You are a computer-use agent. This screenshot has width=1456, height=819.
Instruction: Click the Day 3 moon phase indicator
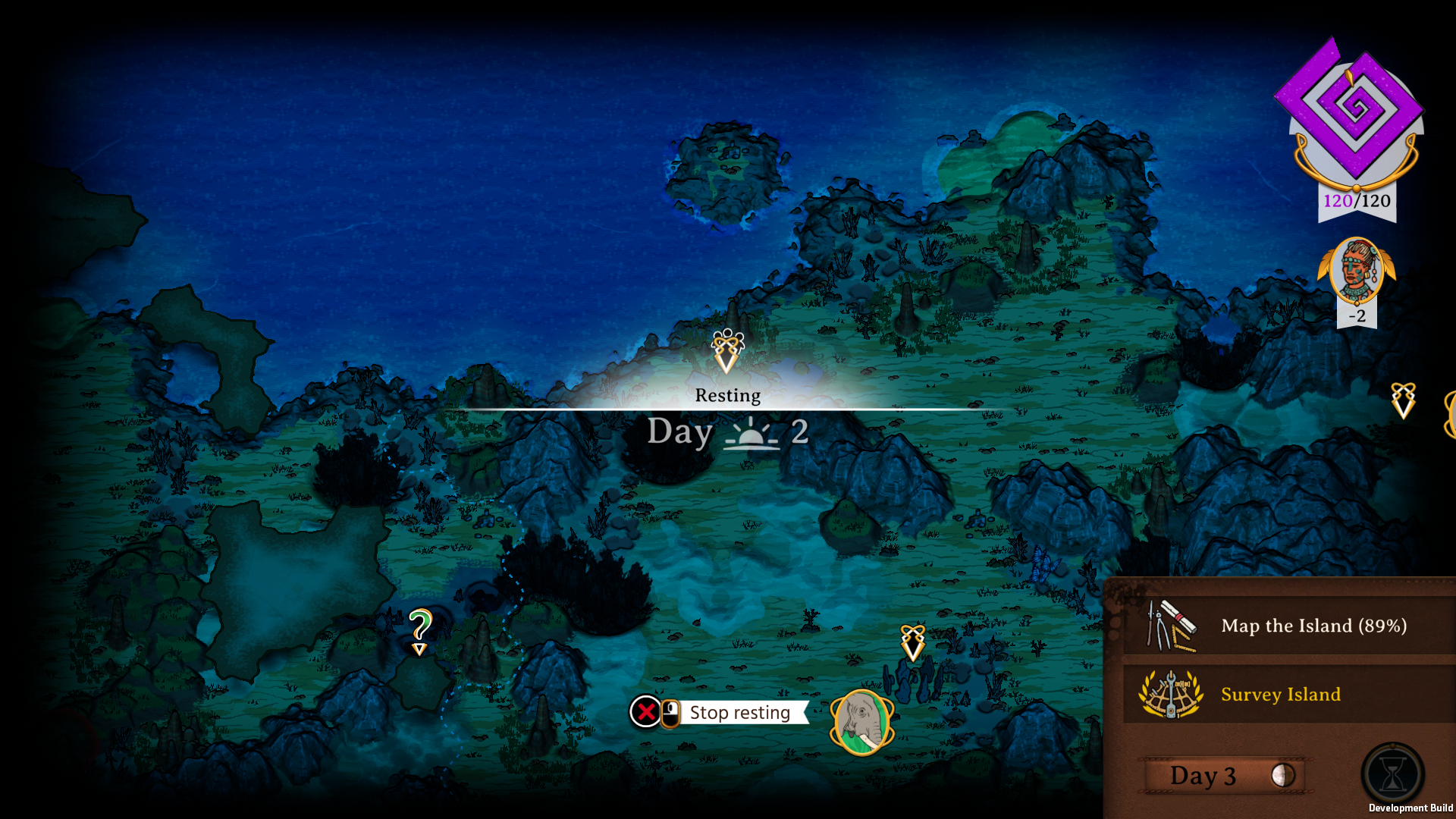(1282, 775)
